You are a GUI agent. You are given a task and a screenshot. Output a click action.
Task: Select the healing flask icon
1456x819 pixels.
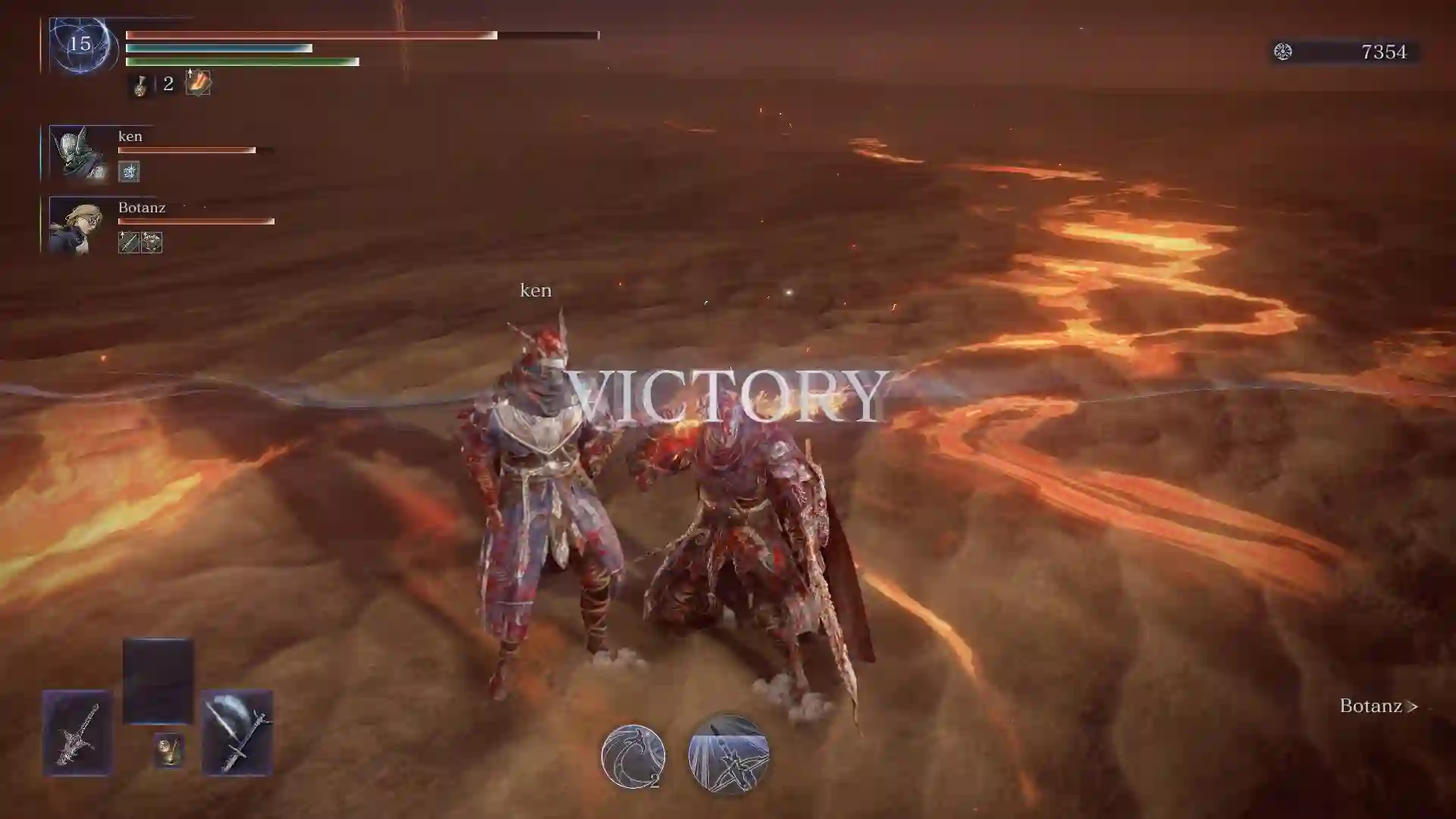coord(140,85)
